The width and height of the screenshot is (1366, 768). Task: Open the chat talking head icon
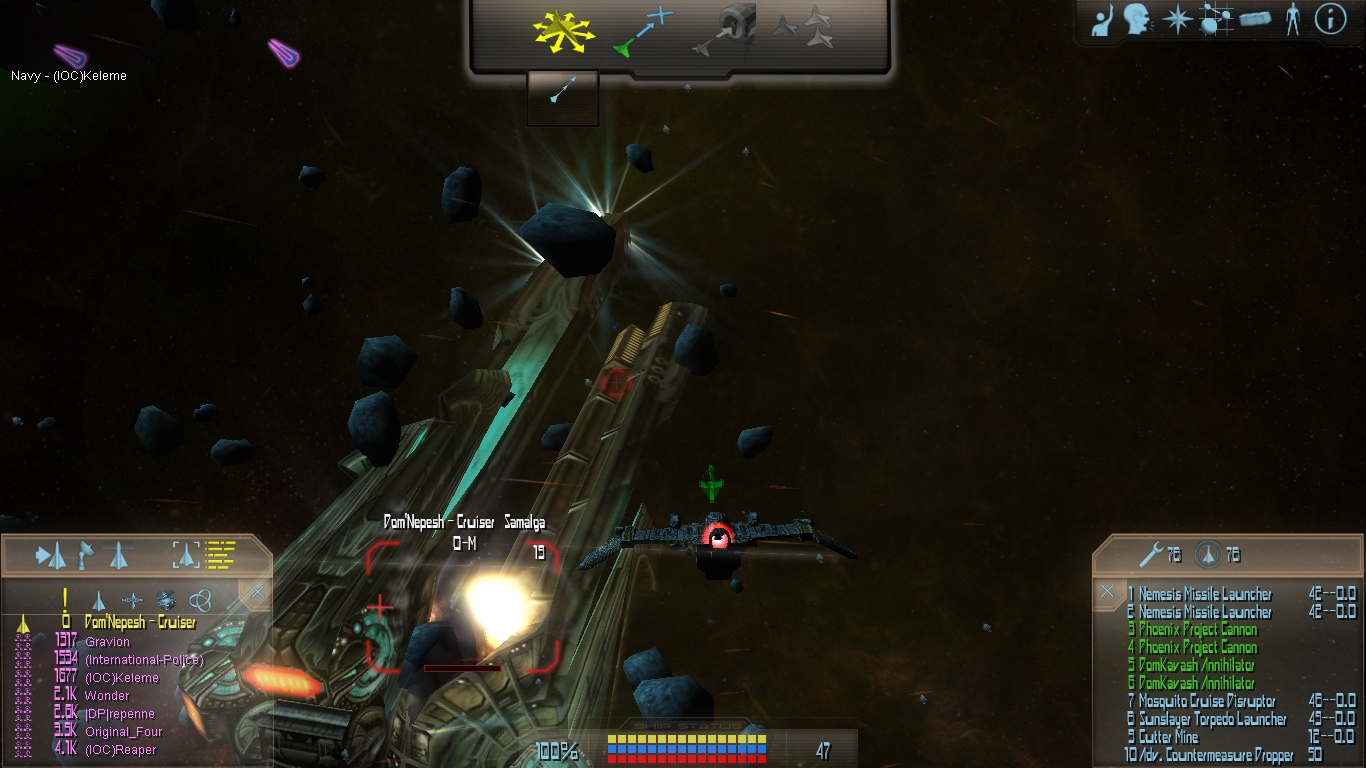tap(1137, 20)
